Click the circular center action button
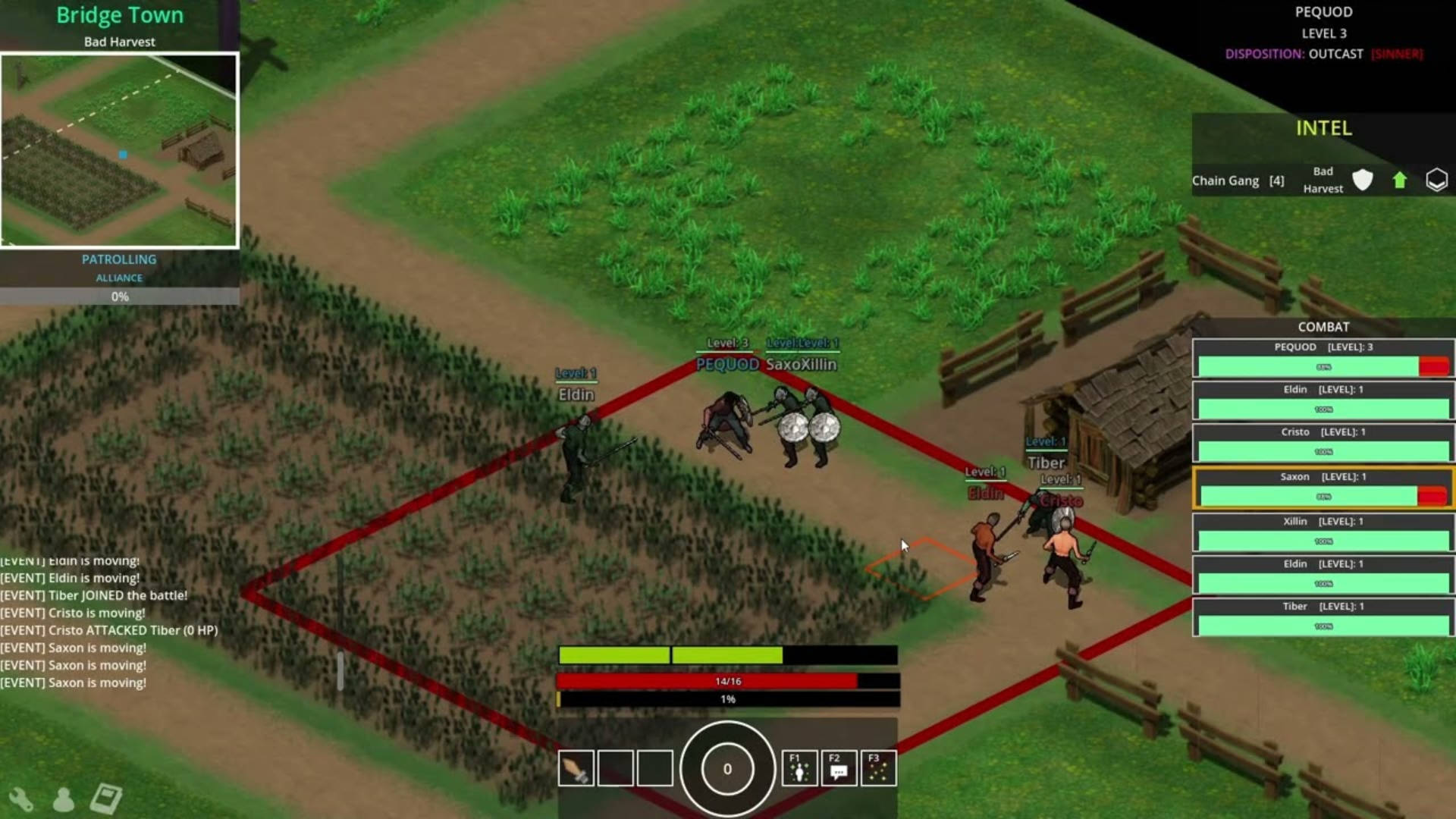1456x819 pixels. (727, 769)
